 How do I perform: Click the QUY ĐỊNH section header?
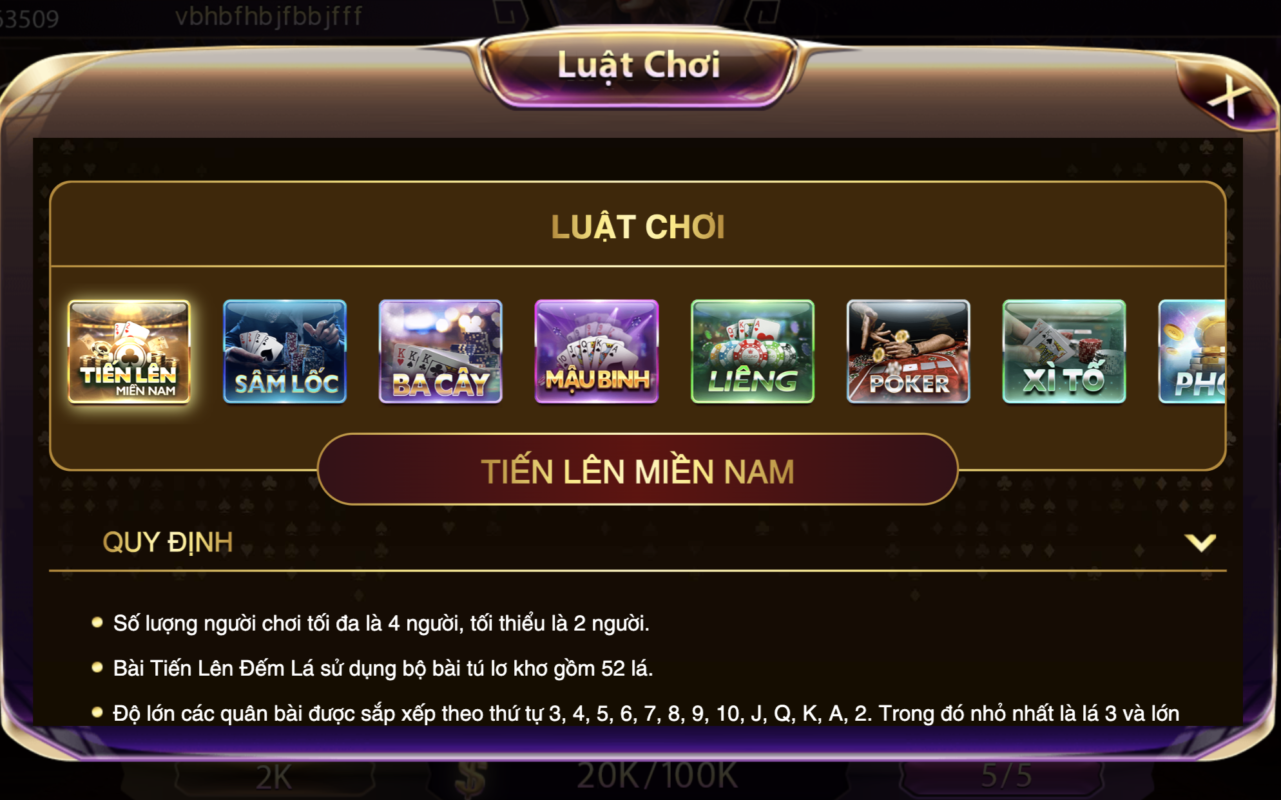[168, 543]
